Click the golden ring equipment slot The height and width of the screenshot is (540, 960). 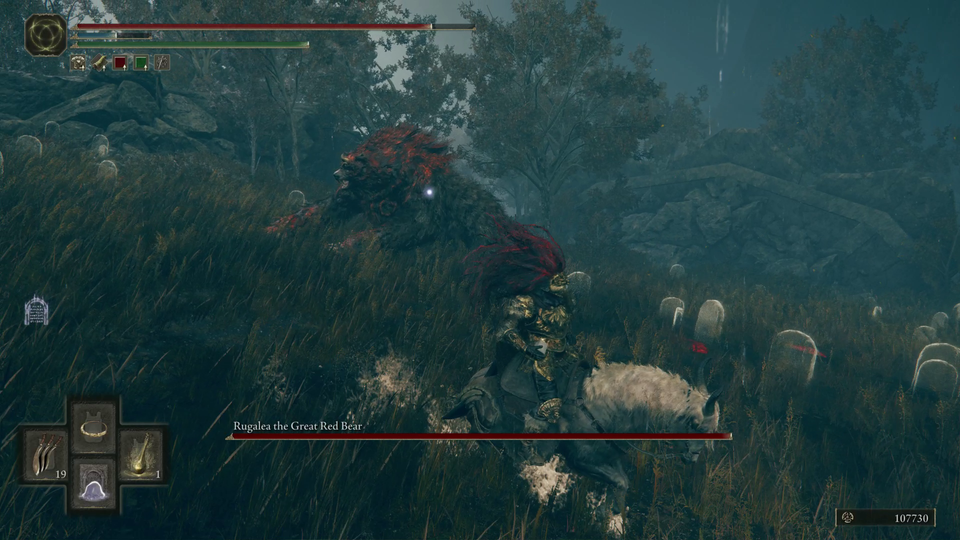94,427
